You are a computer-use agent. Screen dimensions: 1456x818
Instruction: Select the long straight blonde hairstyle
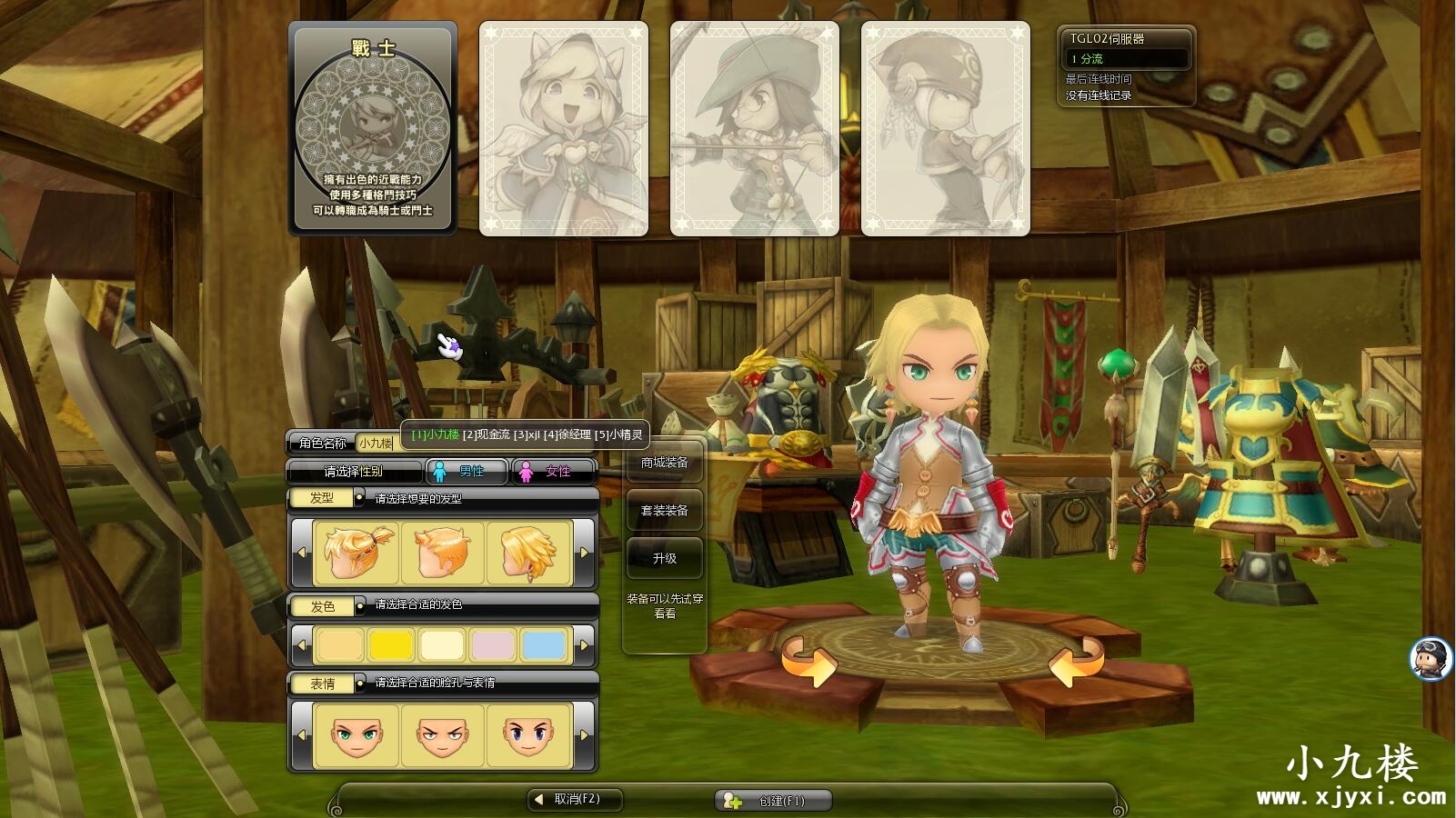(528, 552)
